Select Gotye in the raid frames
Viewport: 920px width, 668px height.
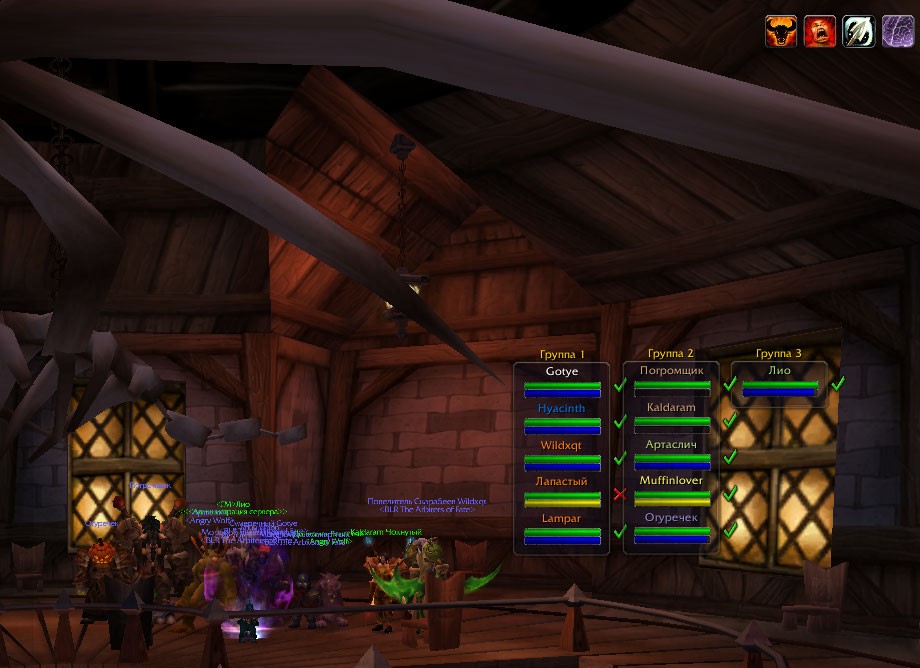point(562,381)
